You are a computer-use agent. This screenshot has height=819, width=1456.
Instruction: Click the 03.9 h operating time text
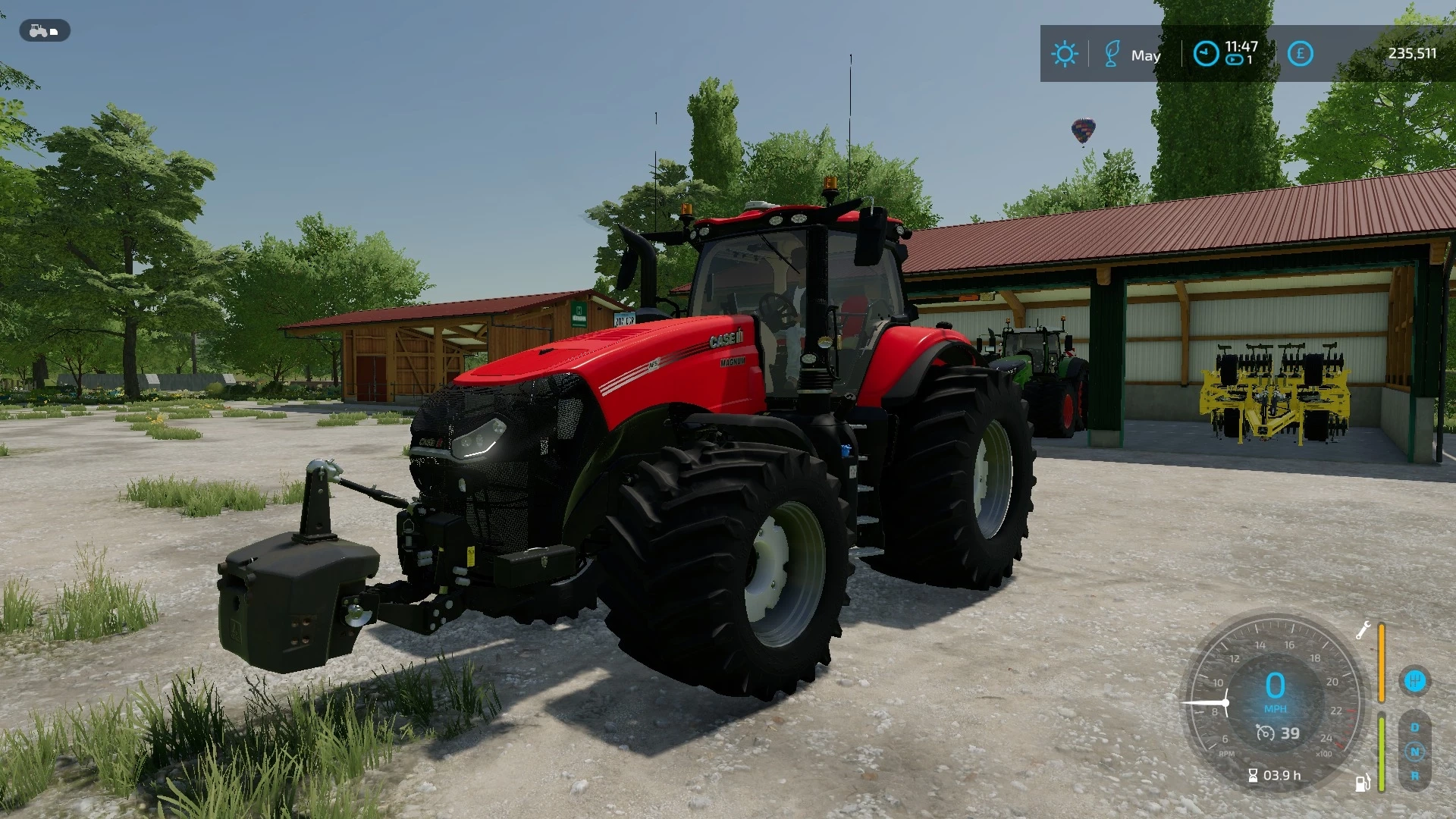click(x=1282, y=775)
